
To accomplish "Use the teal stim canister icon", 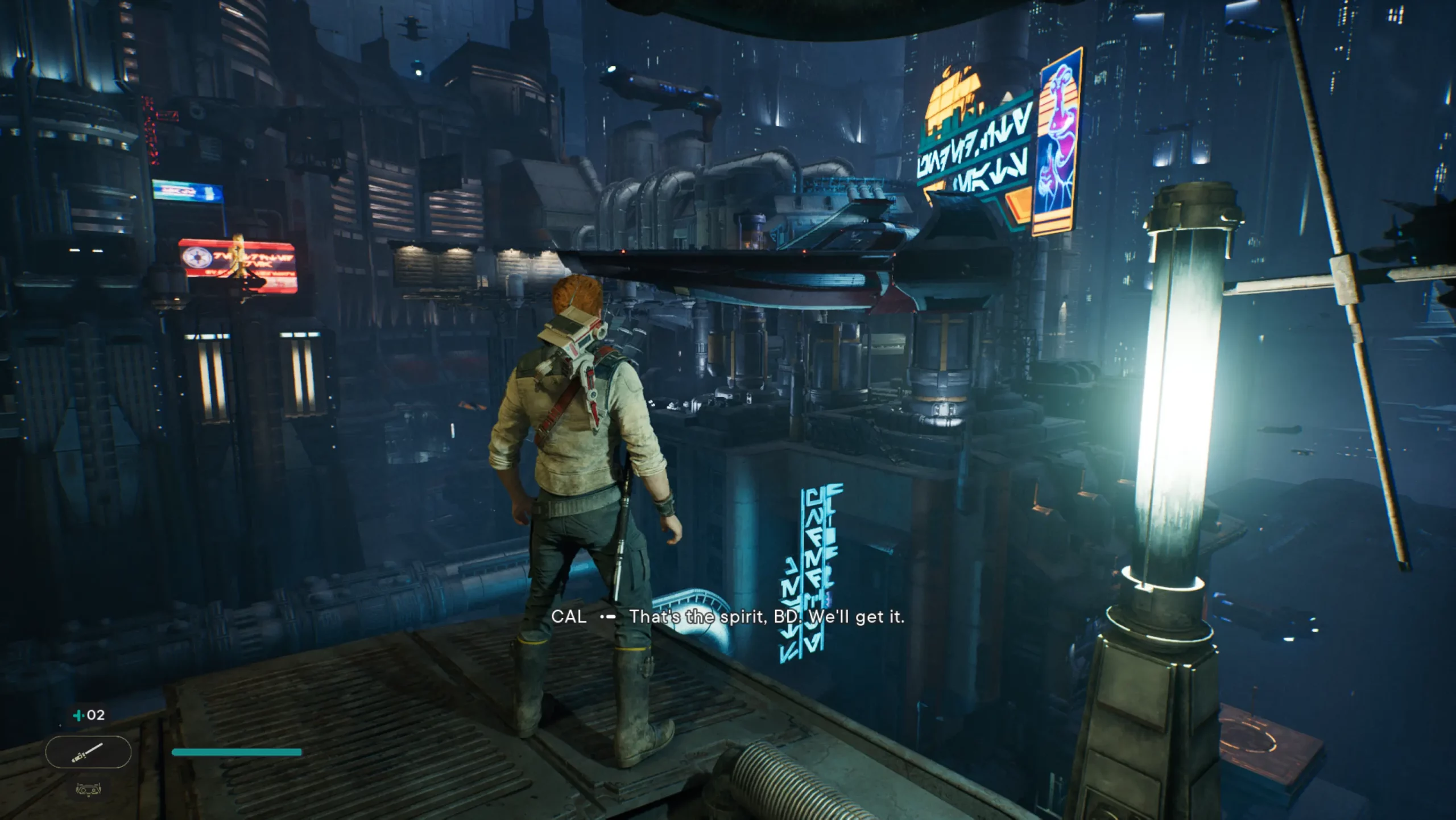I will [x=79, y=715].
